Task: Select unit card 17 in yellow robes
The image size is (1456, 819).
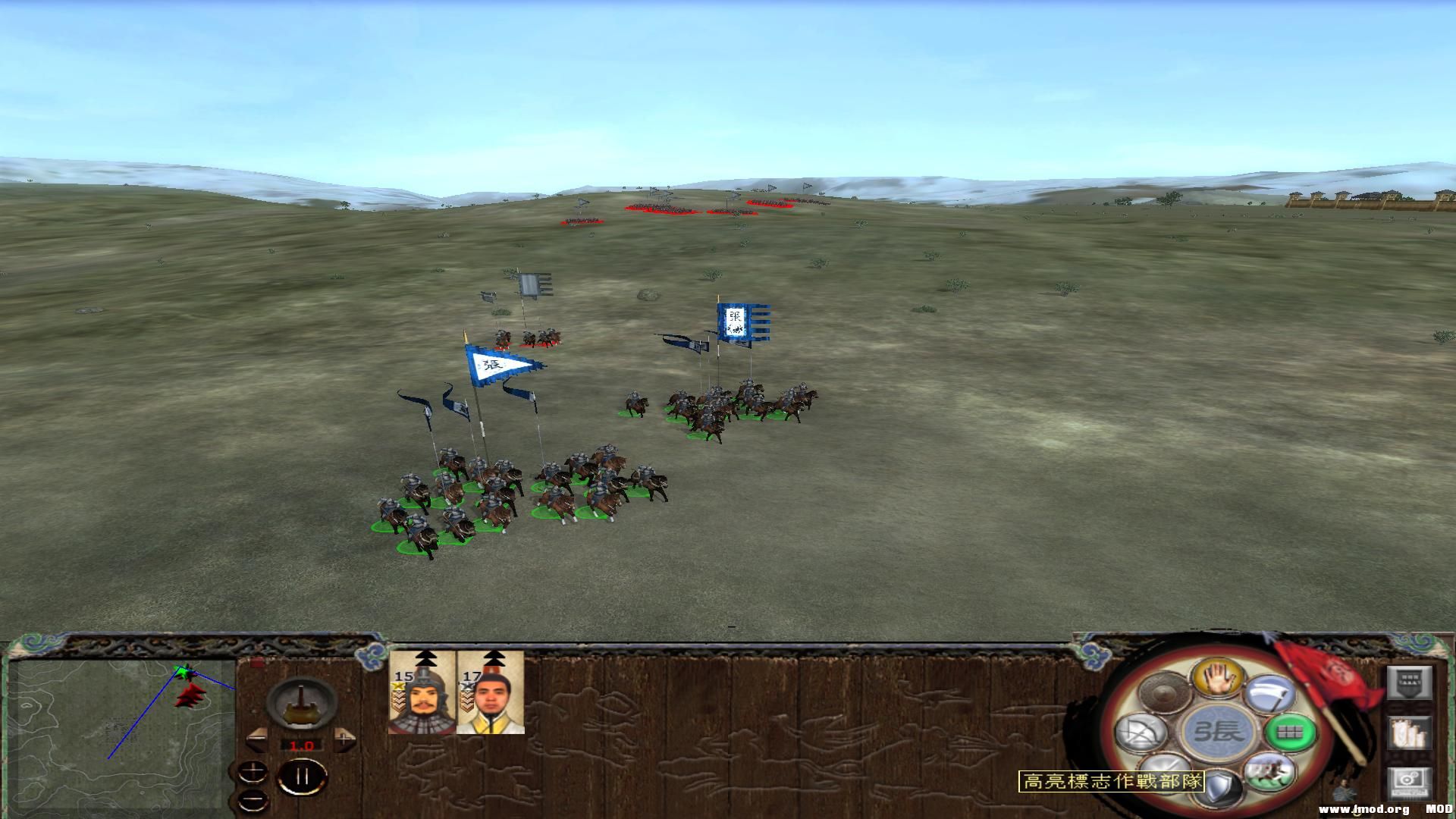Action: coord(491,693)
